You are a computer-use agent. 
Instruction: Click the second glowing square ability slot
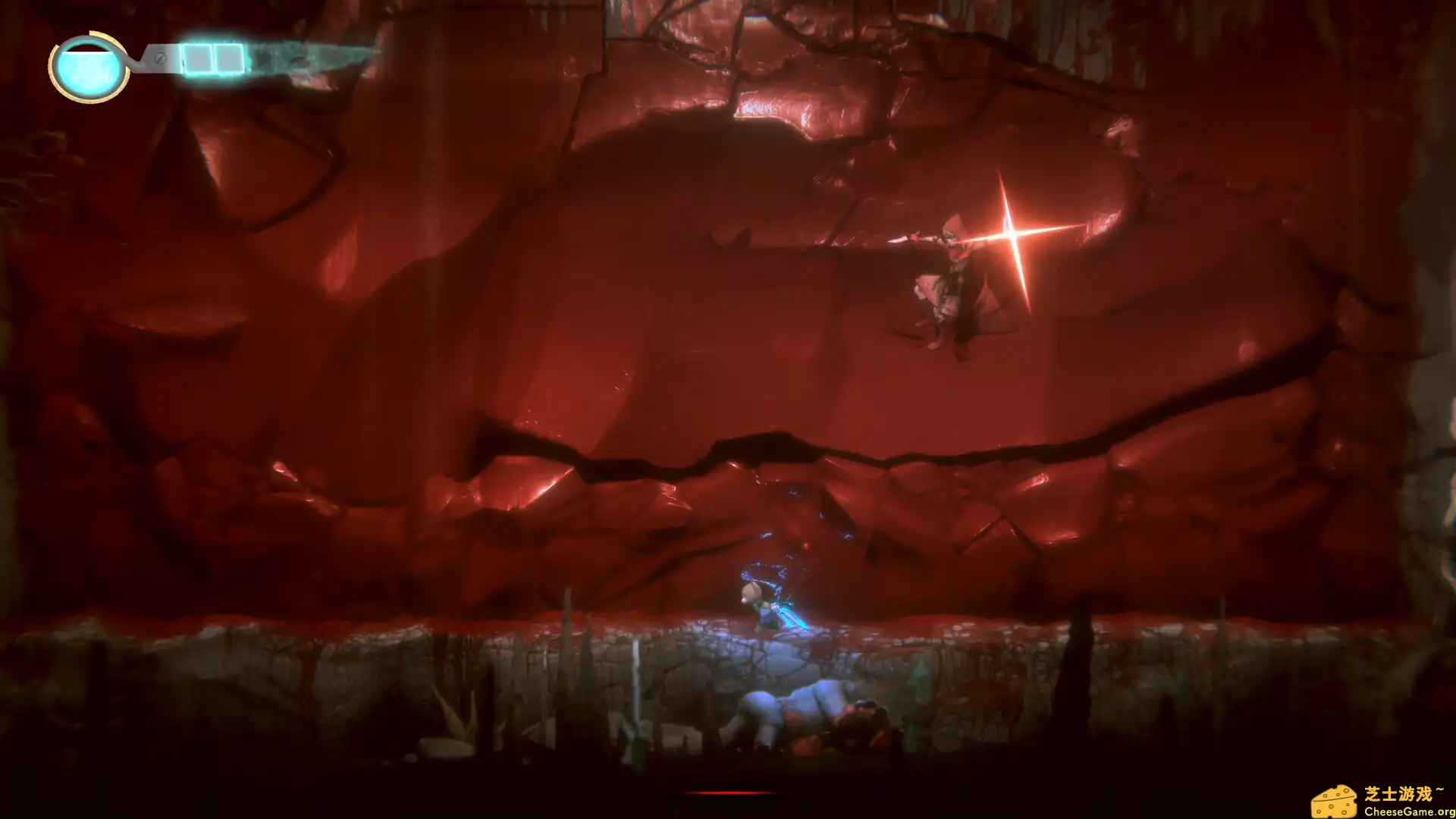click(x=229, y=58)
